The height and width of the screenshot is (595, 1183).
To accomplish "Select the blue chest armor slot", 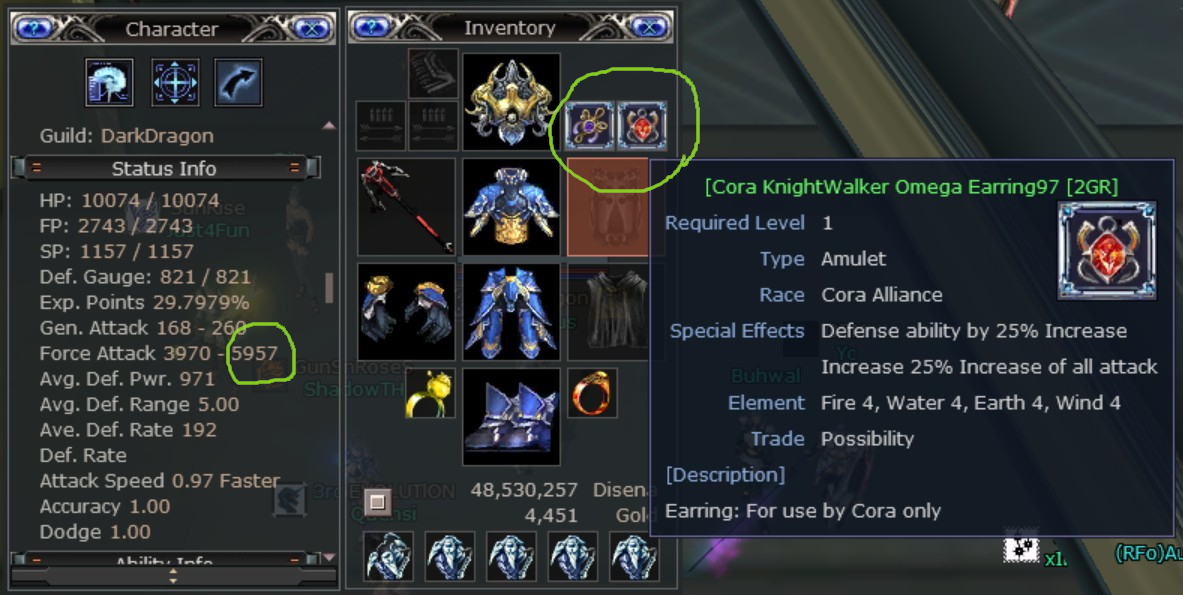I will coord(511,207).
